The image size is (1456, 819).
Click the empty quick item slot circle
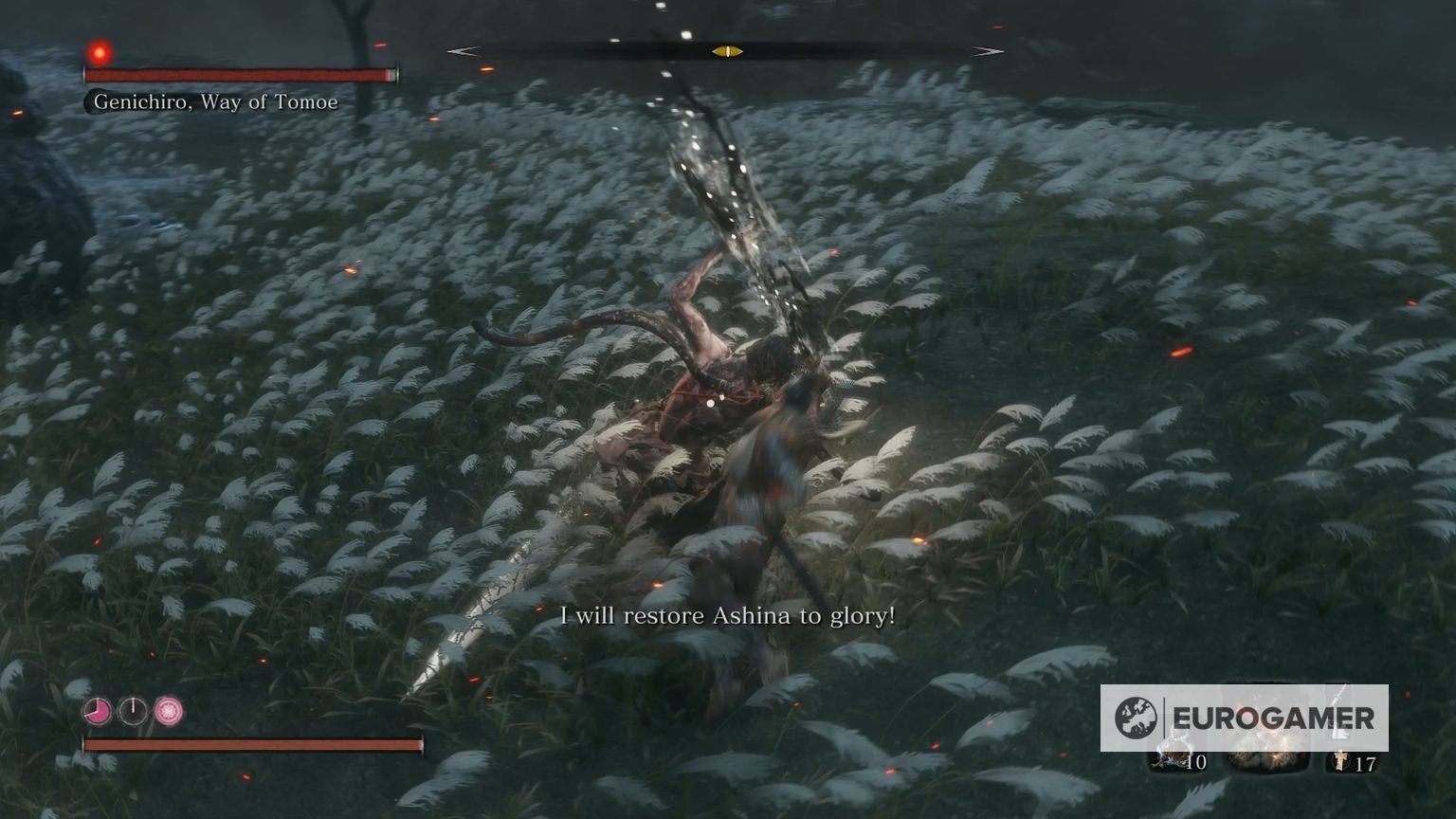[x=134, y=713]
